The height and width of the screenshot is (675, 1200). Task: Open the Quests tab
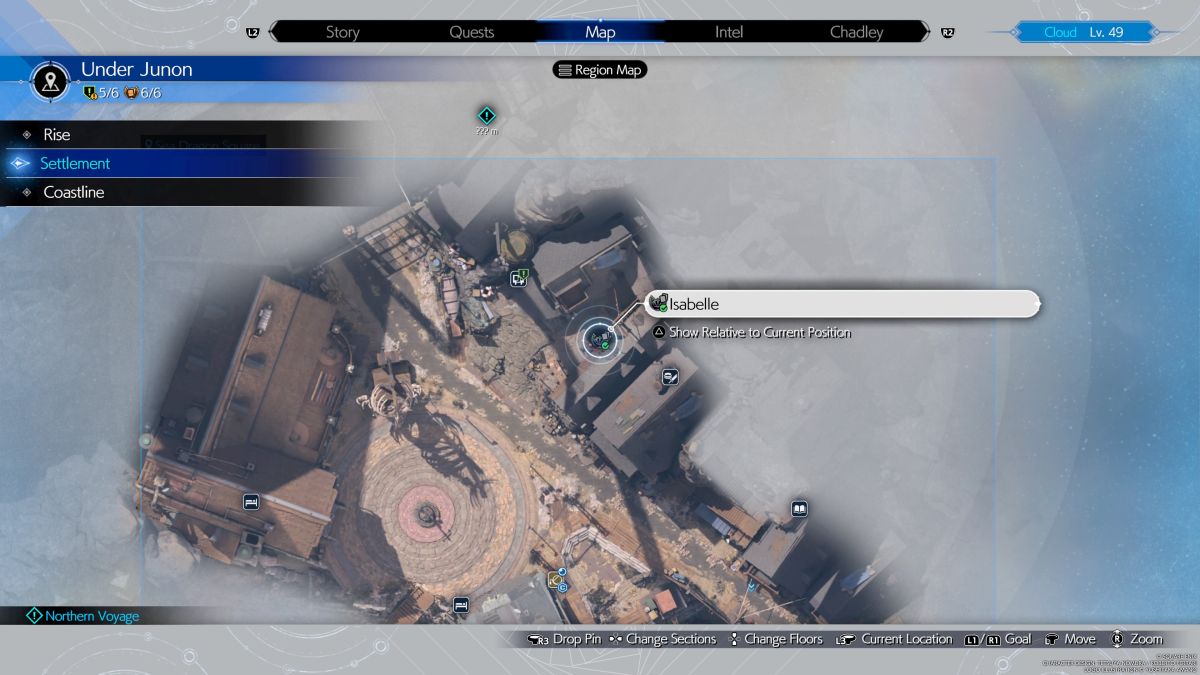point(471,32)
